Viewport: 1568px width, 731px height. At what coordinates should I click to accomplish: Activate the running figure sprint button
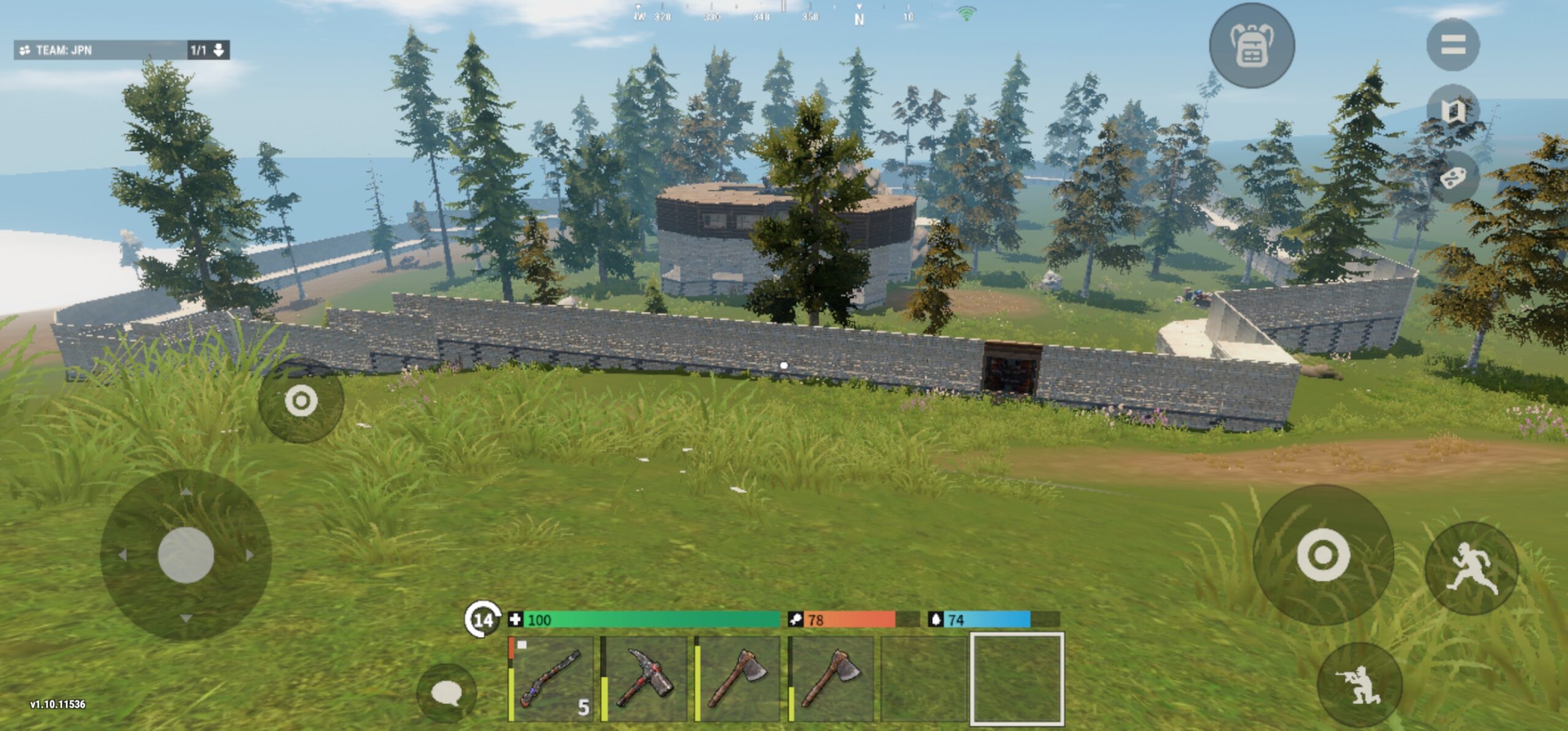coord(1471,568)
